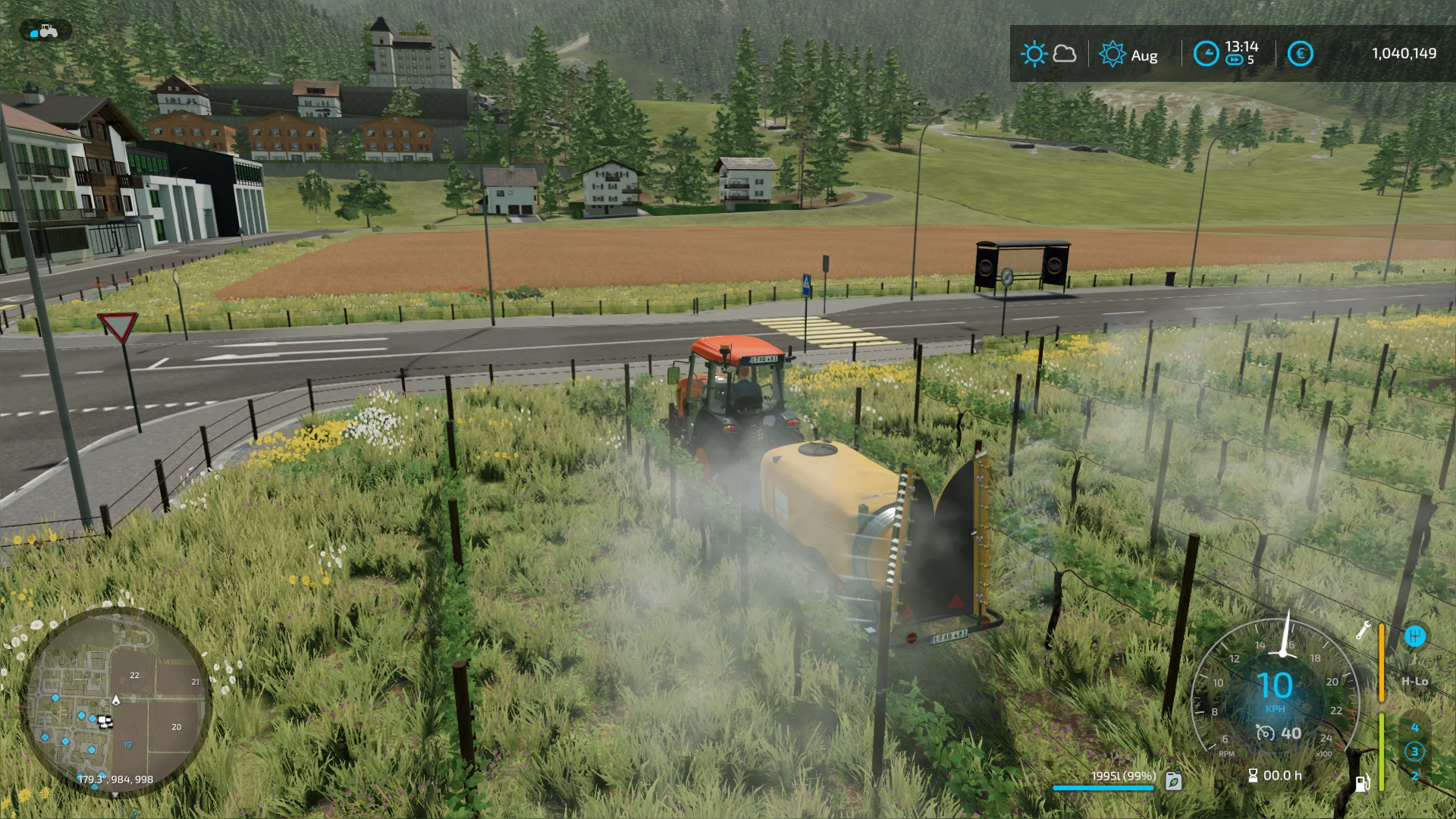Select the blue gear shift icon

pyautogui.click(x=1414, y=635)
